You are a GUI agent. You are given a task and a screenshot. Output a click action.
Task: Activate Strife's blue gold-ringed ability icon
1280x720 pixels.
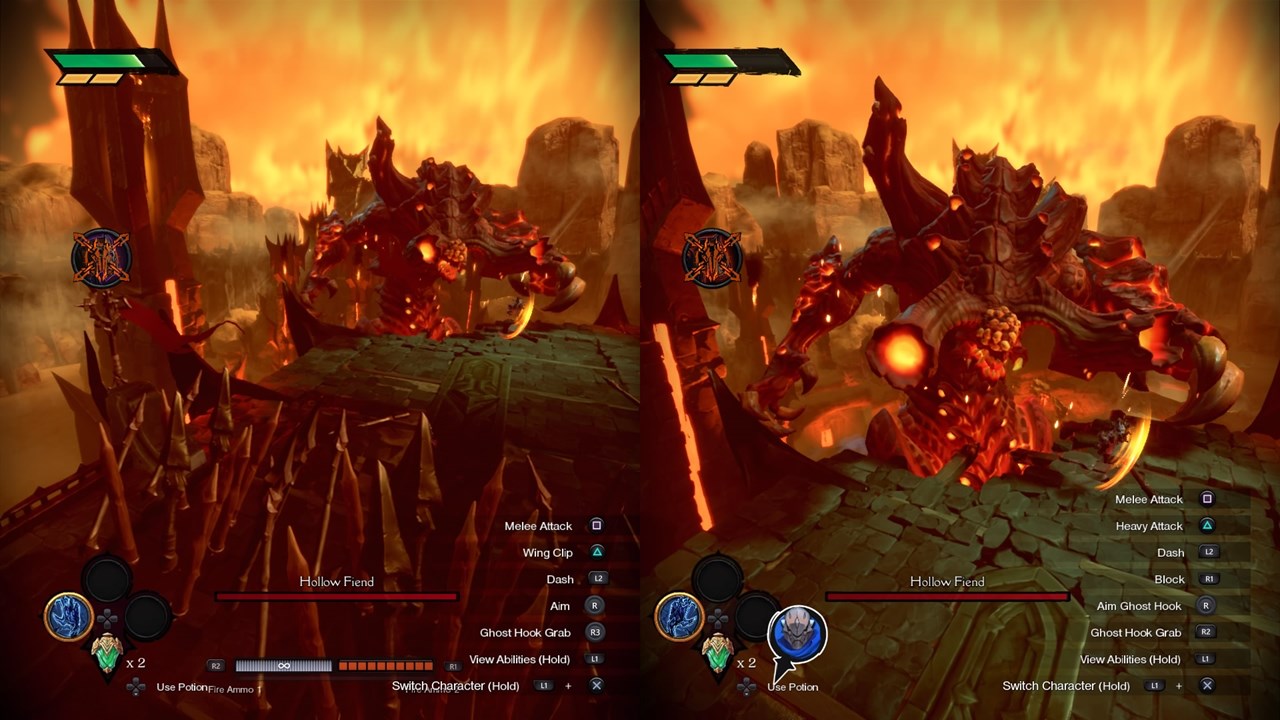(x=68, y=617)
